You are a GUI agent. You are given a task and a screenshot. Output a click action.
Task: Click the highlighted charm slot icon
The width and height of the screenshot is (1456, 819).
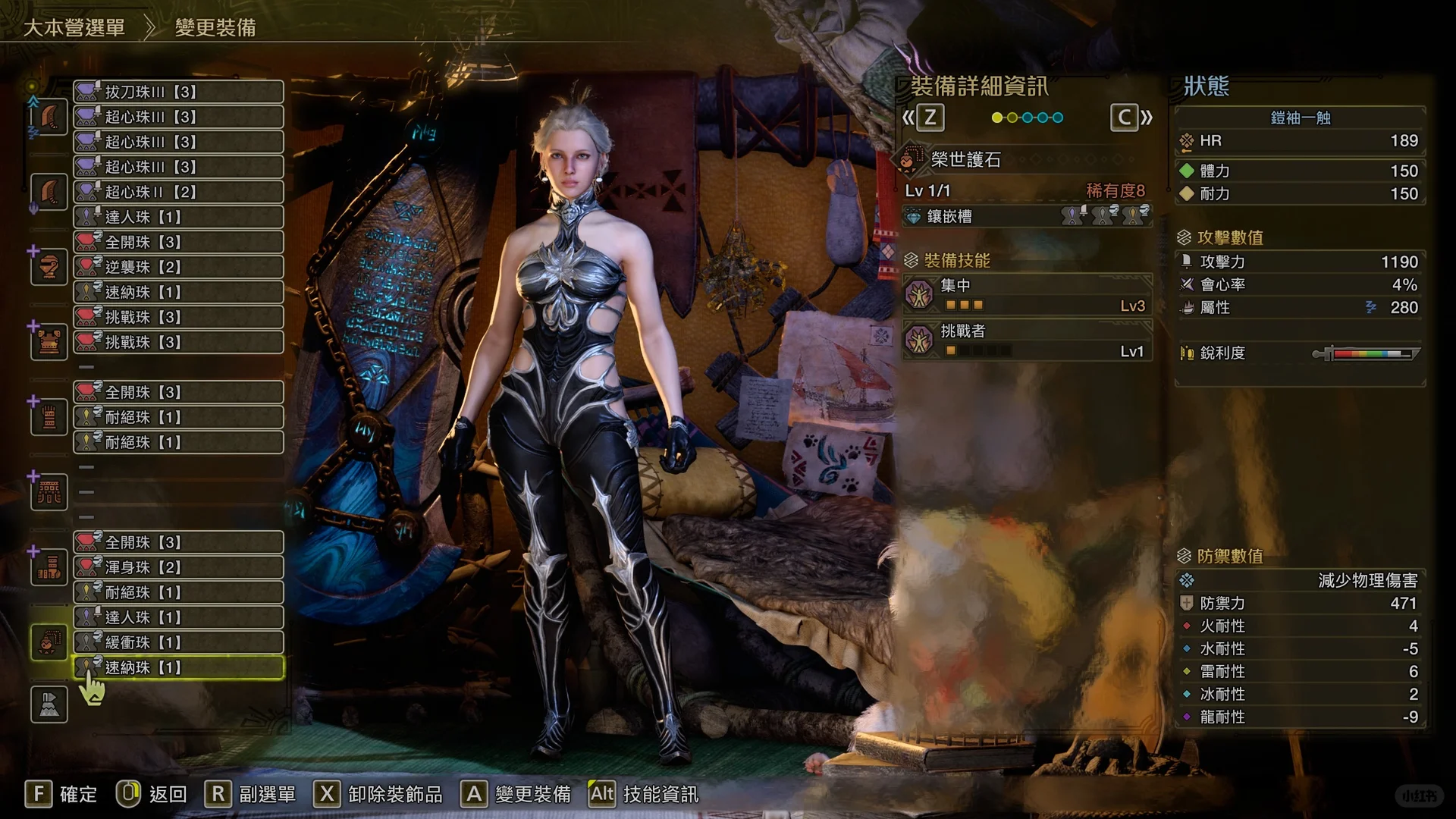48,641
